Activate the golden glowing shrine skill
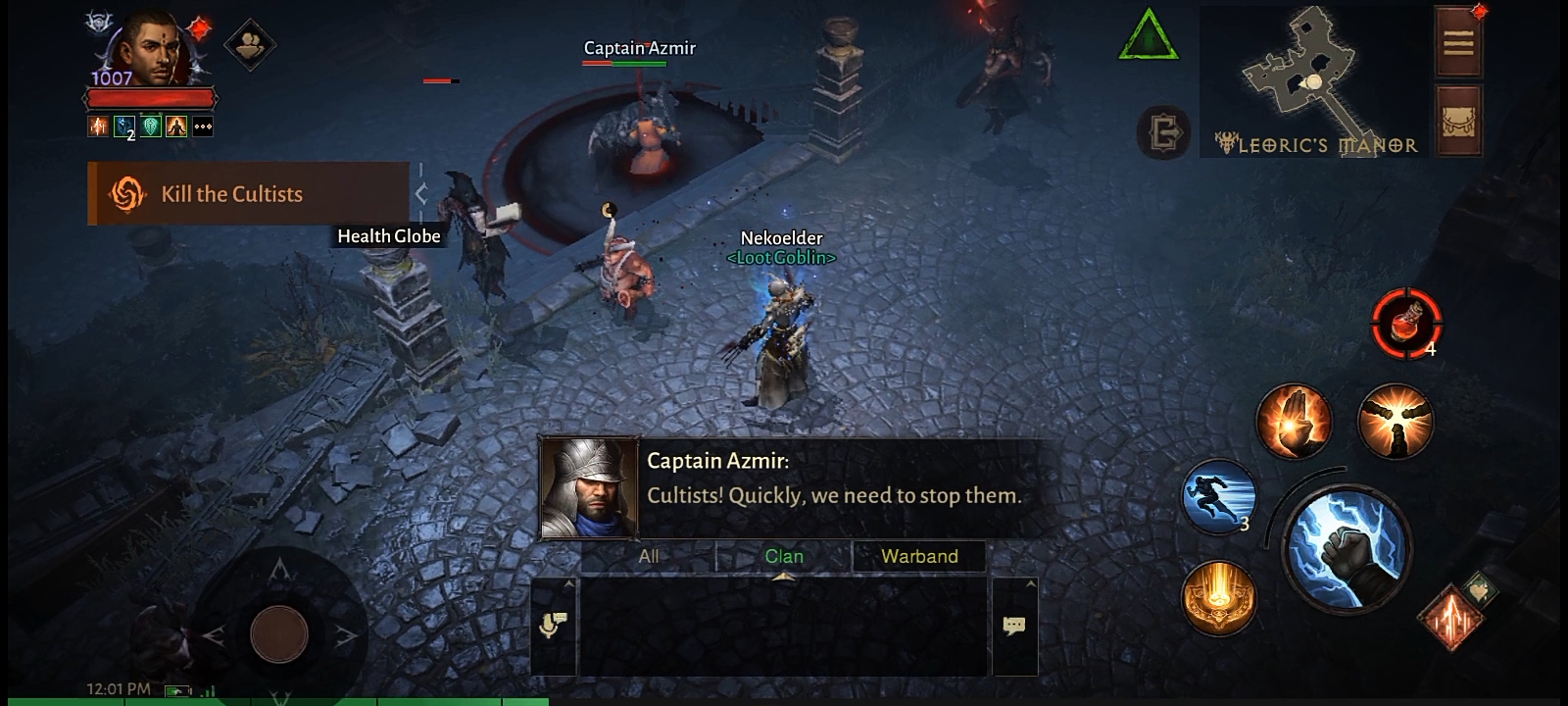Viewport: 1568px width, 706px height. pos(1218,598)
